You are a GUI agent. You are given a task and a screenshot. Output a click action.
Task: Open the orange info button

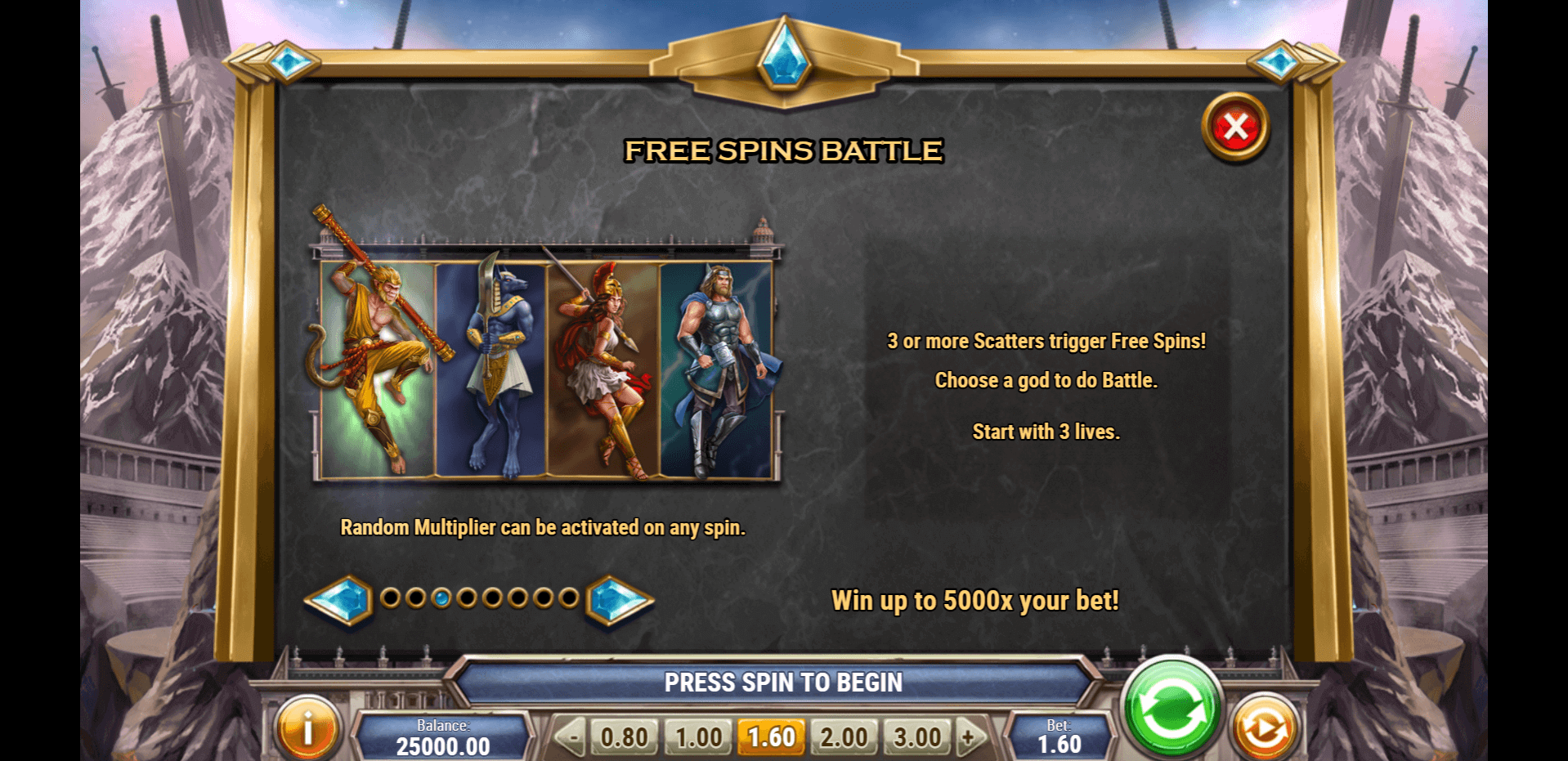[308, 727]
